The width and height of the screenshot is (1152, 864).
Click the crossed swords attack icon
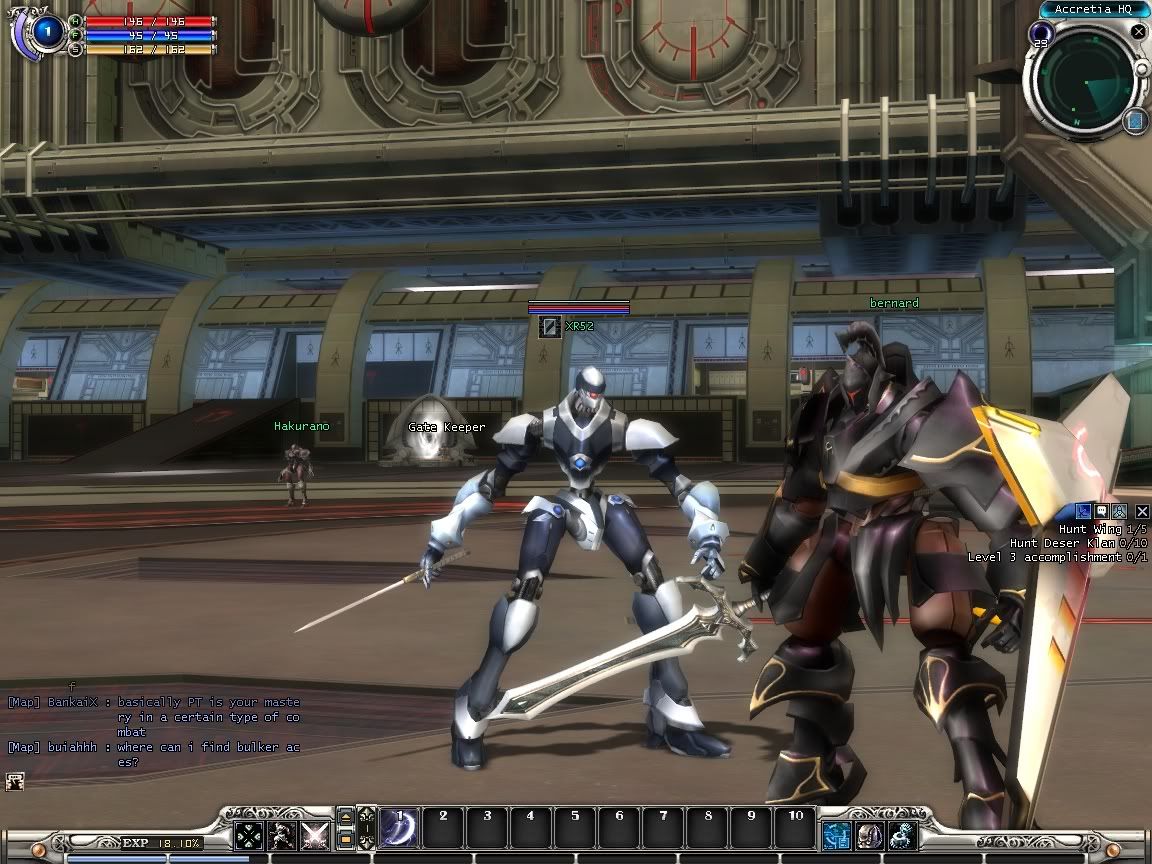point(316,835)
